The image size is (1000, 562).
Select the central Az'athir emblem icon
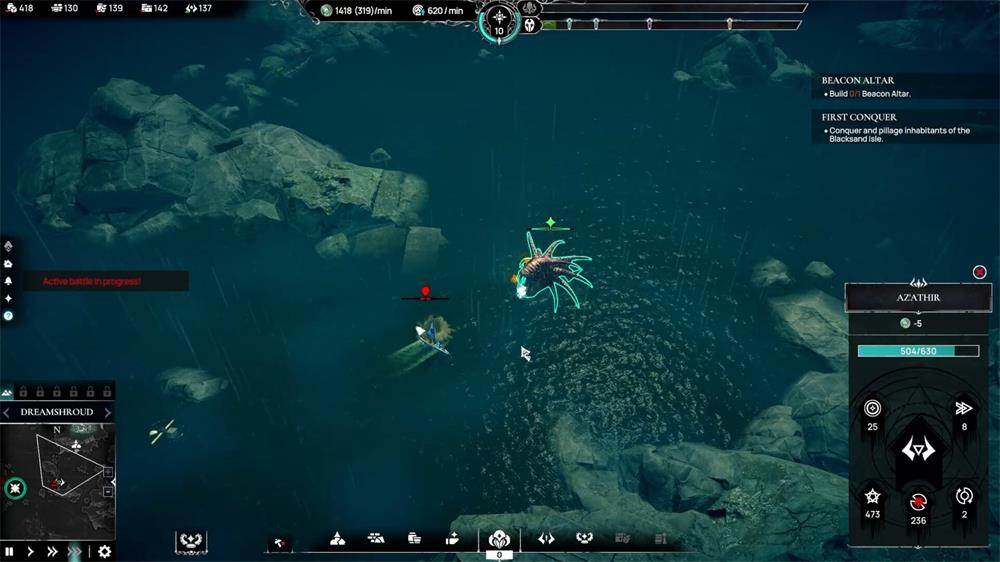pos(918,449)
